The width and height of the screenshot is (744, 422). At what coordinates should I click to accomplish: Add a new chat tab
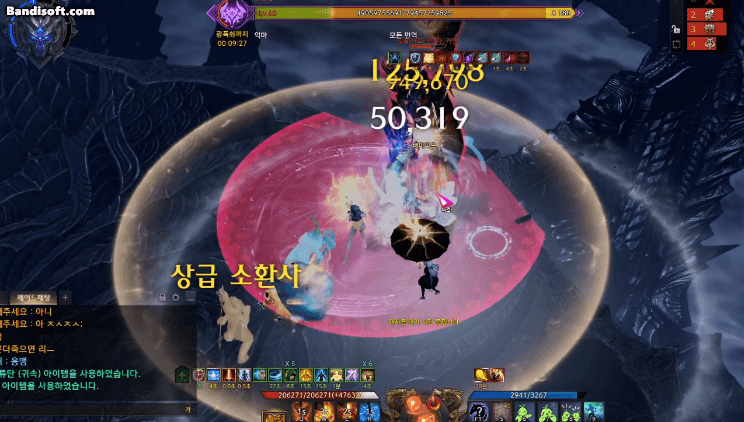(66, 297)
